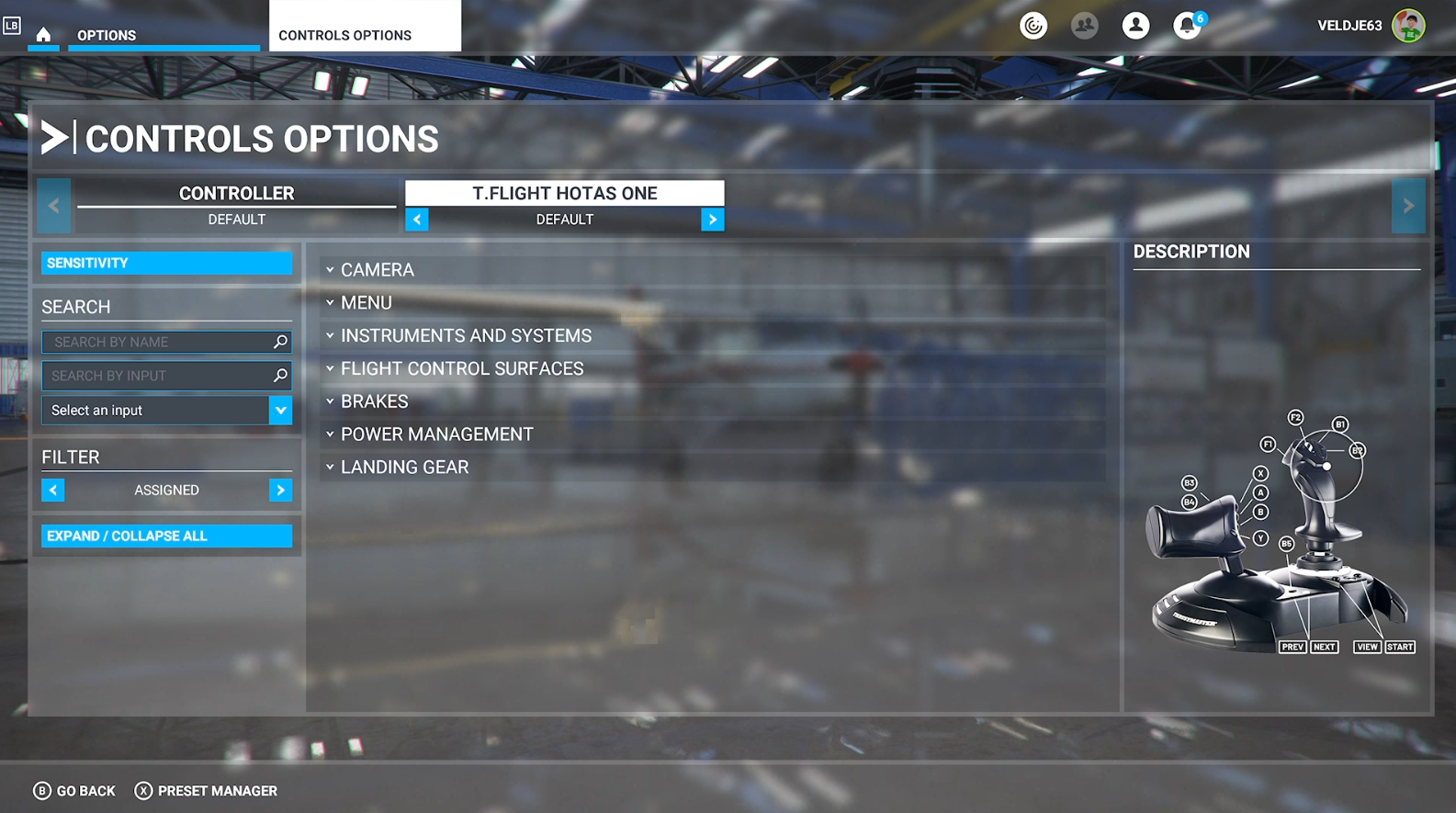Expand Flight Control Surfaces category
The width and height of the screenshot is (1456, 813).
(x=461, y=368)
